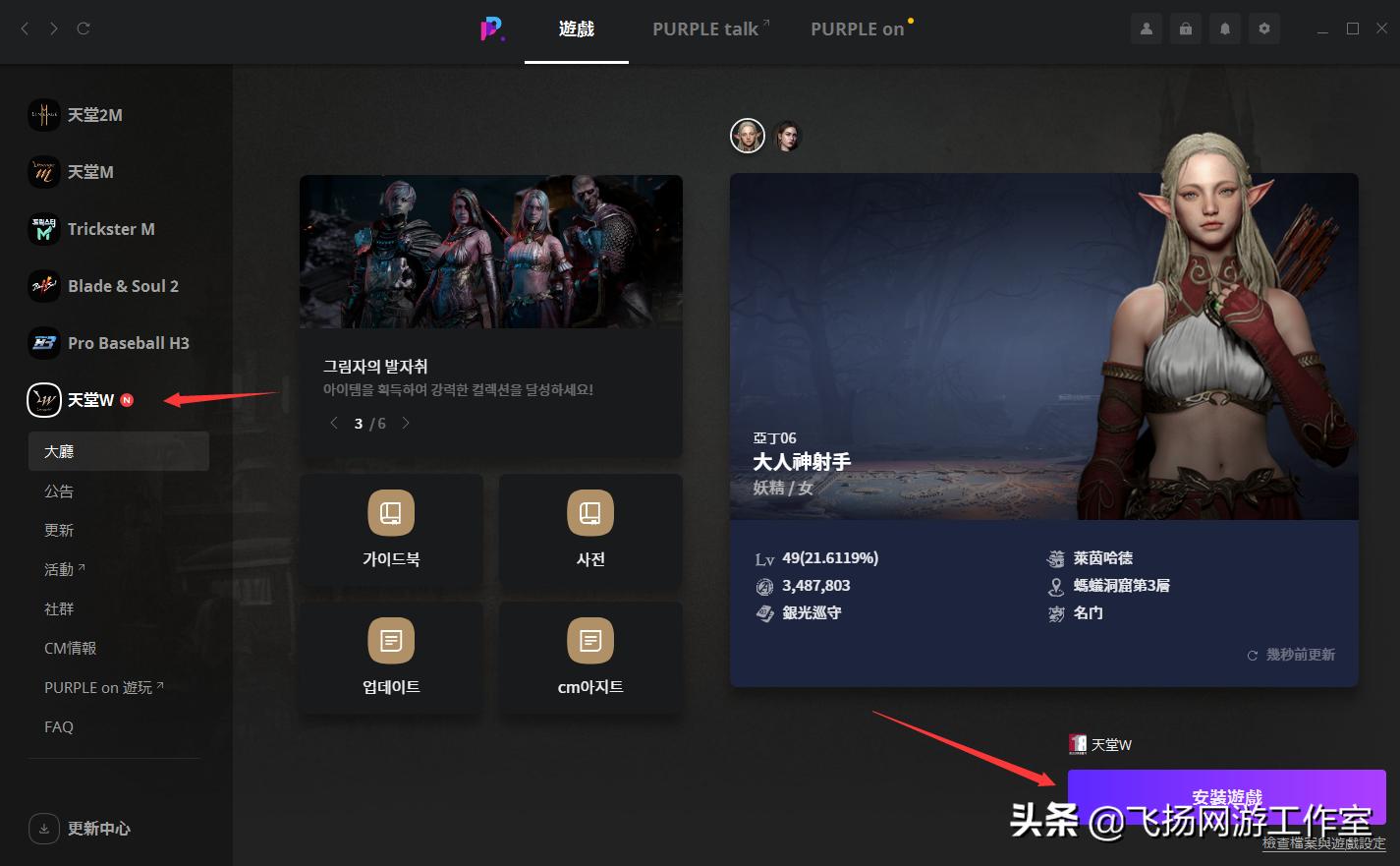Screen dimensions: 1400x866
Task: Click the profile account icon
Action: (x=1146, y=29)
